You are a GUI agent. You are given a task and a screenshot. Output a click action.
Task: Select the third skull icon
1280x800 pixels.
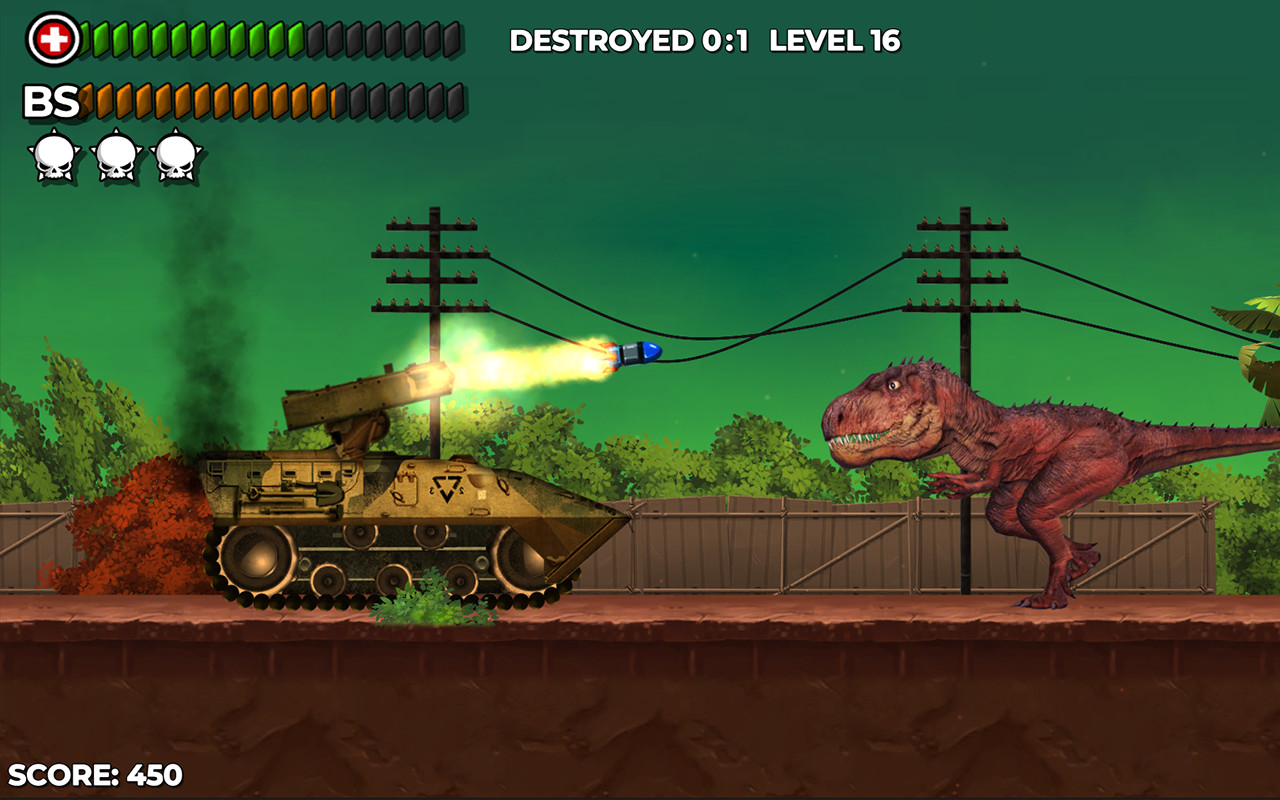(x=175, y=153)
